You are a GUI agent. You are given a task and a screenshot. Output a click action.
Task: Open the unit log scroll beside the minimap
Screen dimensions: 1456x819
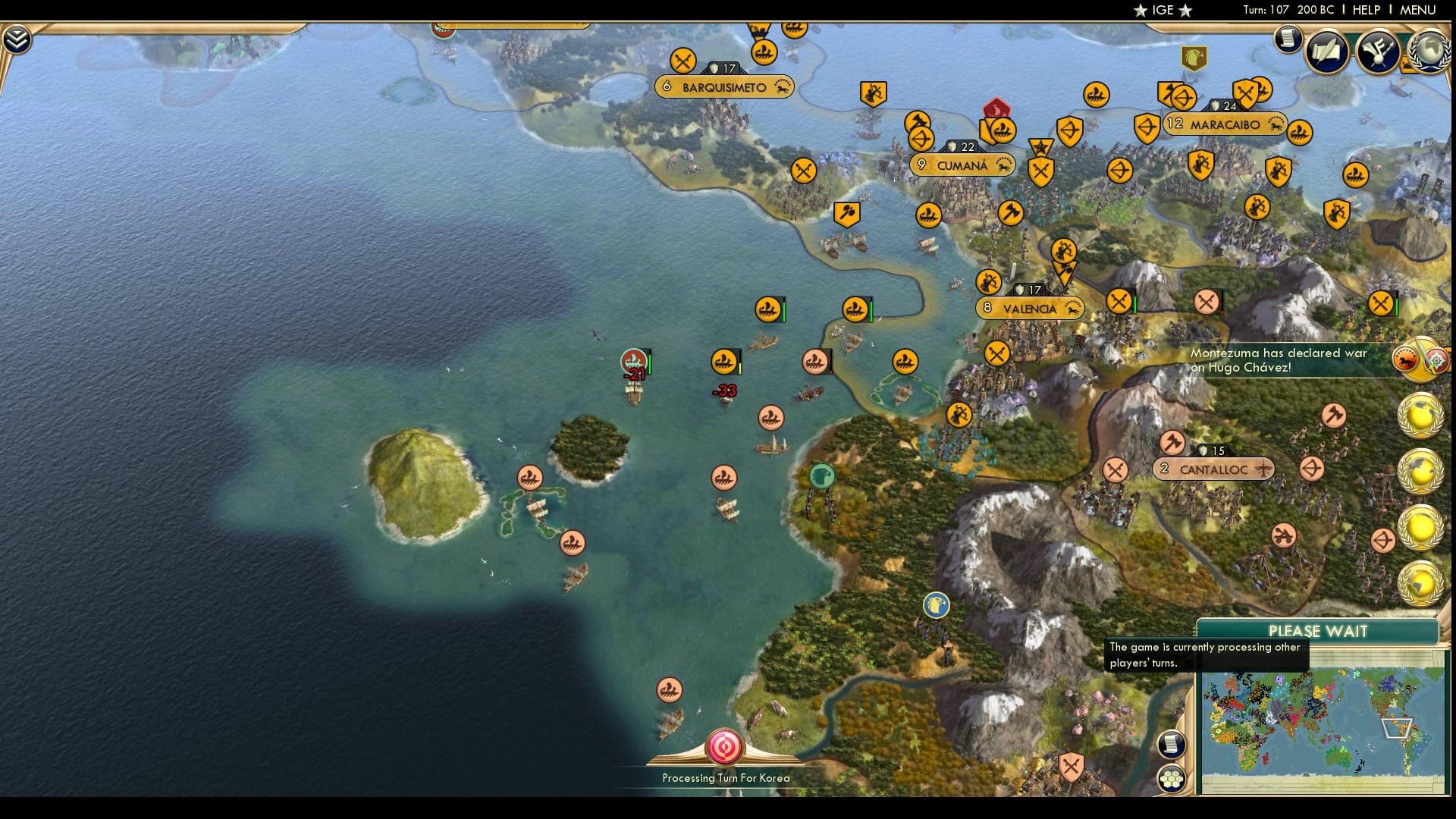pyautogui.click(x=1170, y=745)
